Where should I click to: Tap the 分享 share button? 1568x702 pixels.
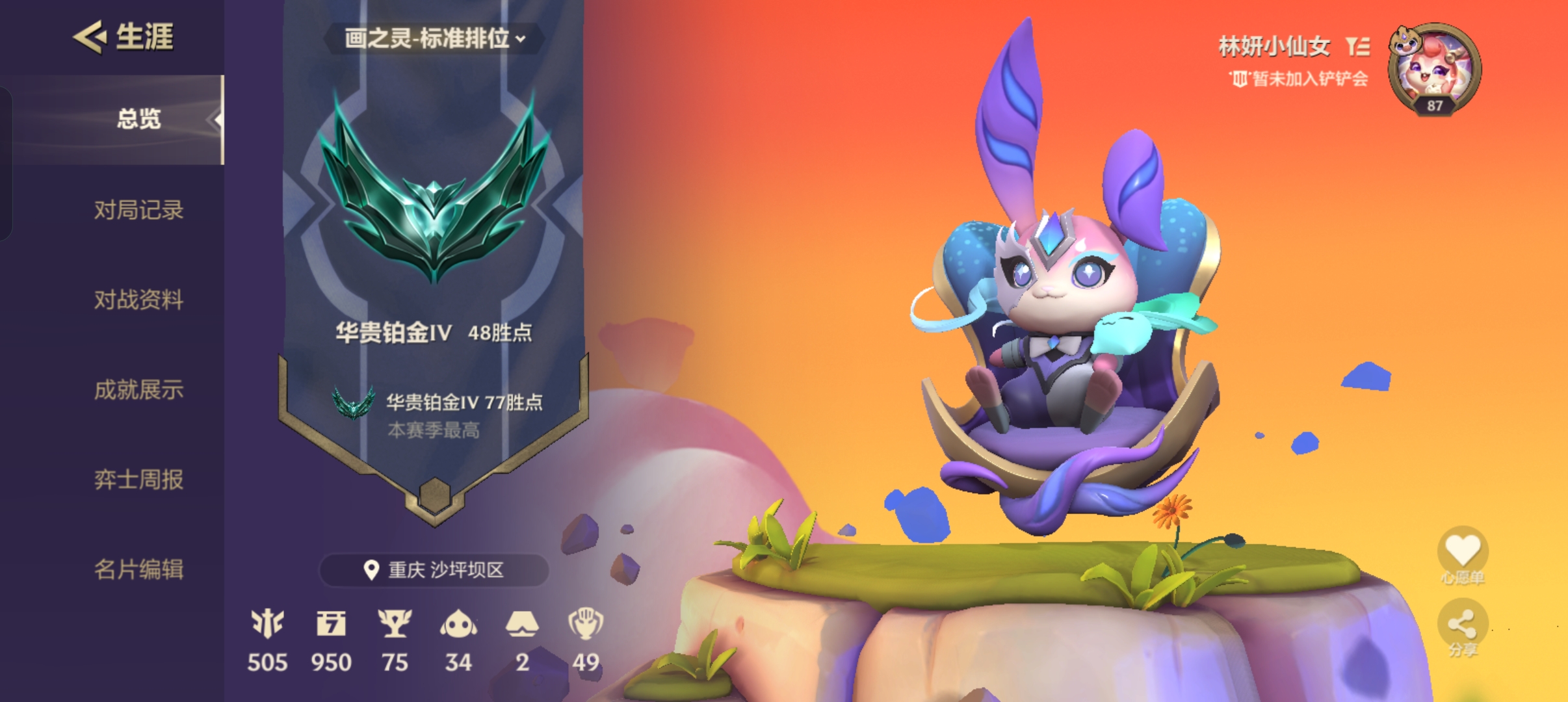(x=1462, y=626)
